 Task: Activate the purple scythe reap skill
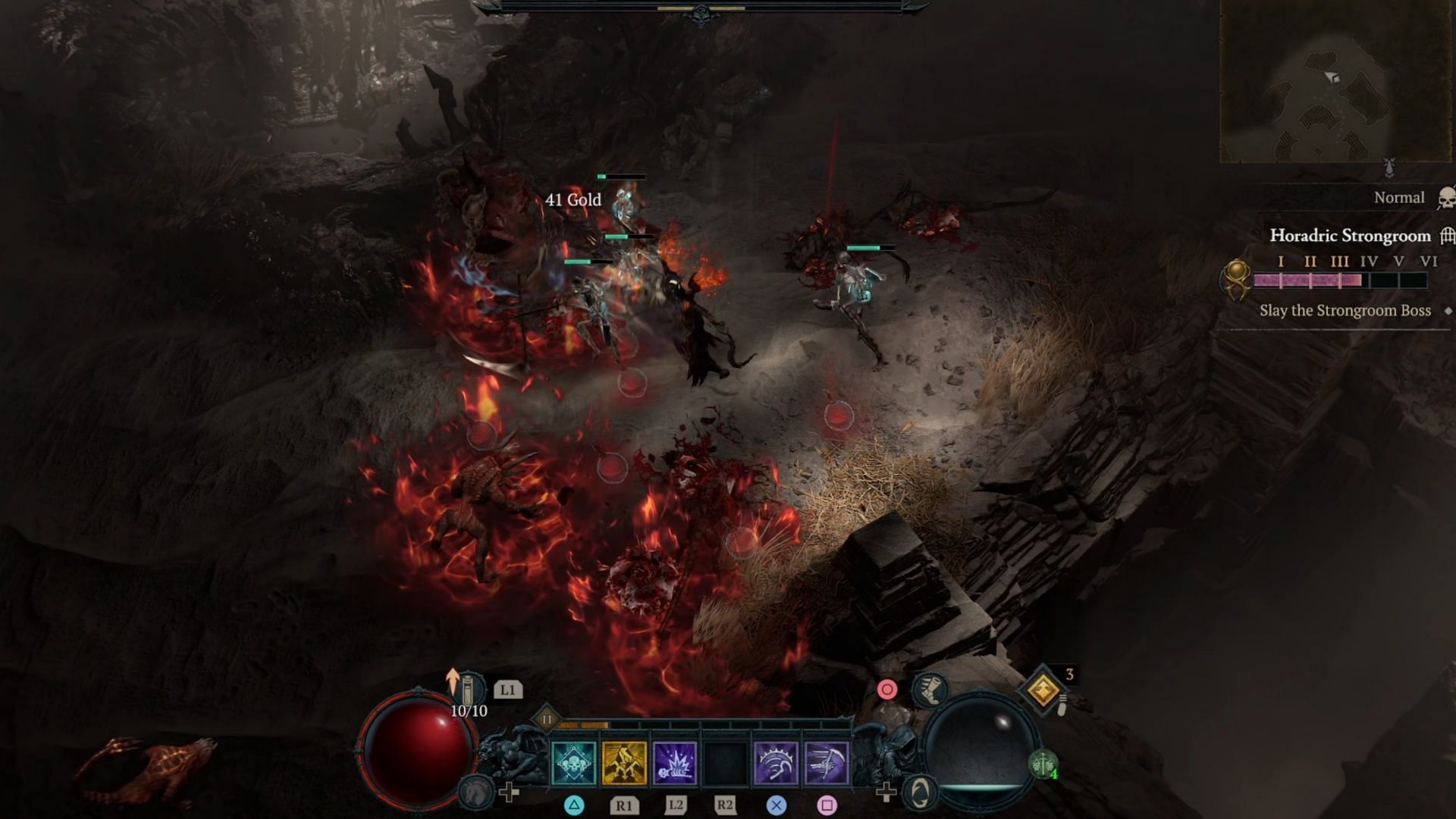[x=827, y=762]
